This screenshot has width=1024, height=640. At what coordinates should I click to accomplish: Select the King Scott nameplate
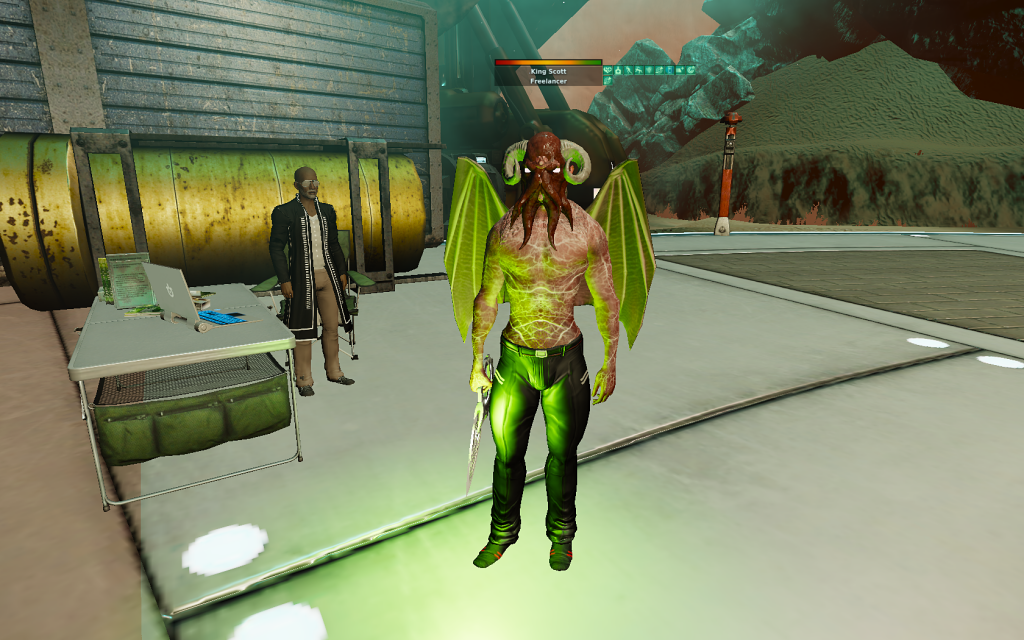click(548, 72)
